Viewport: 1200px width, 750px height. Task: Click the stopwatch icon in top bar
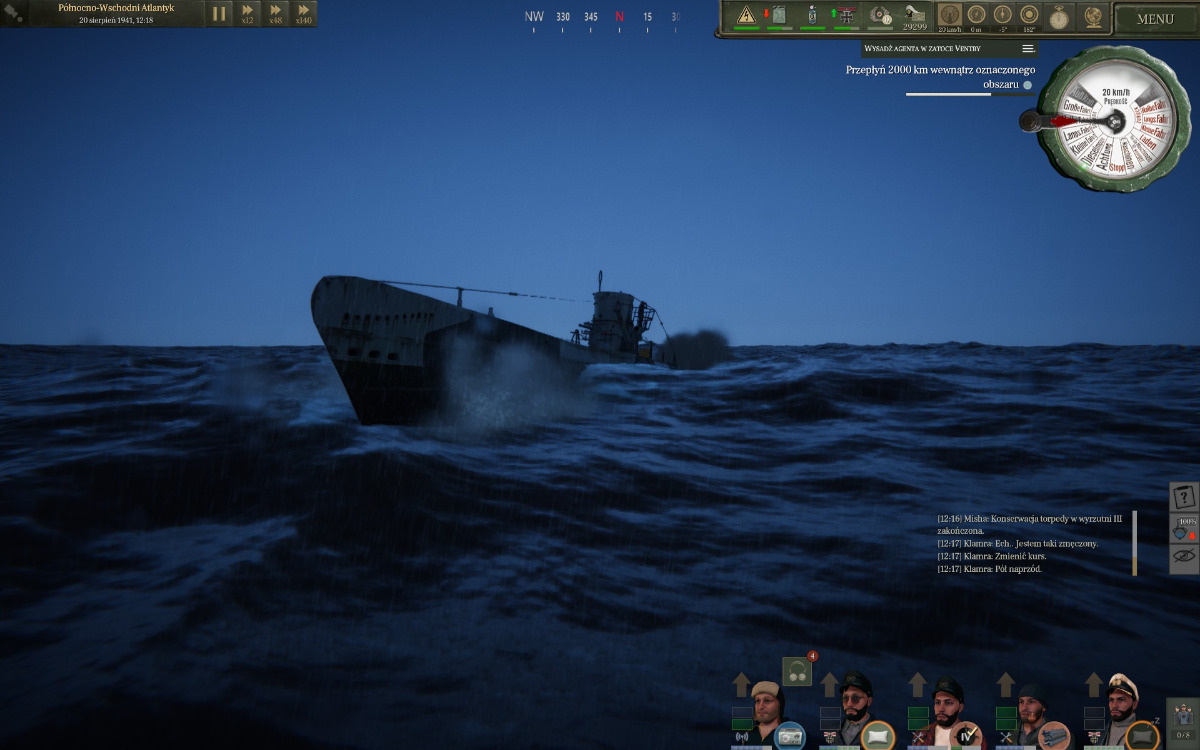point(1059,17)
